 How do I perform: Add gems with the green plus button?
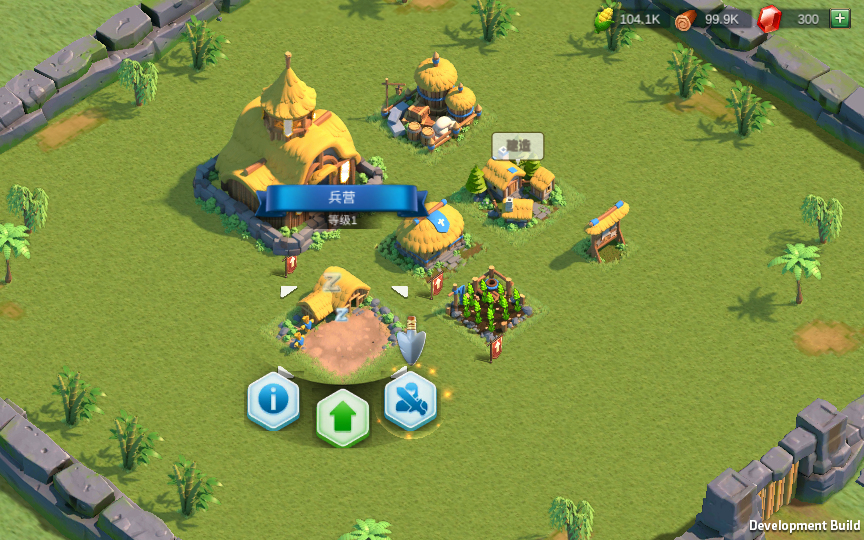[x=839, y=18]
